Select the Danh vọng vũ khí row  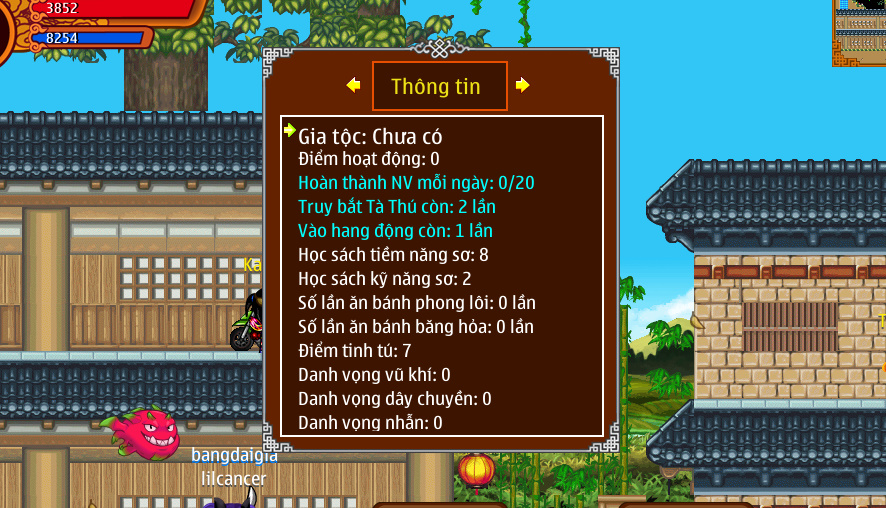pos(374,375)
